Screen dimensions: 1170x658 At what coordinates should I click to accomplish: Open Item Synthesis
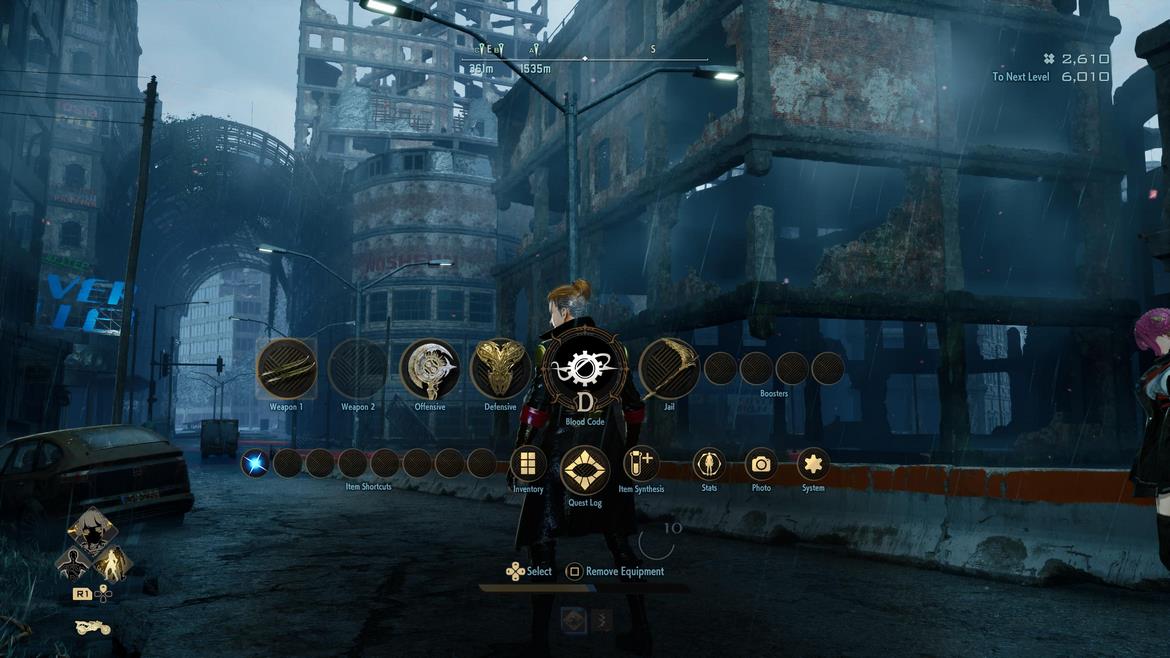click(641, 464)
